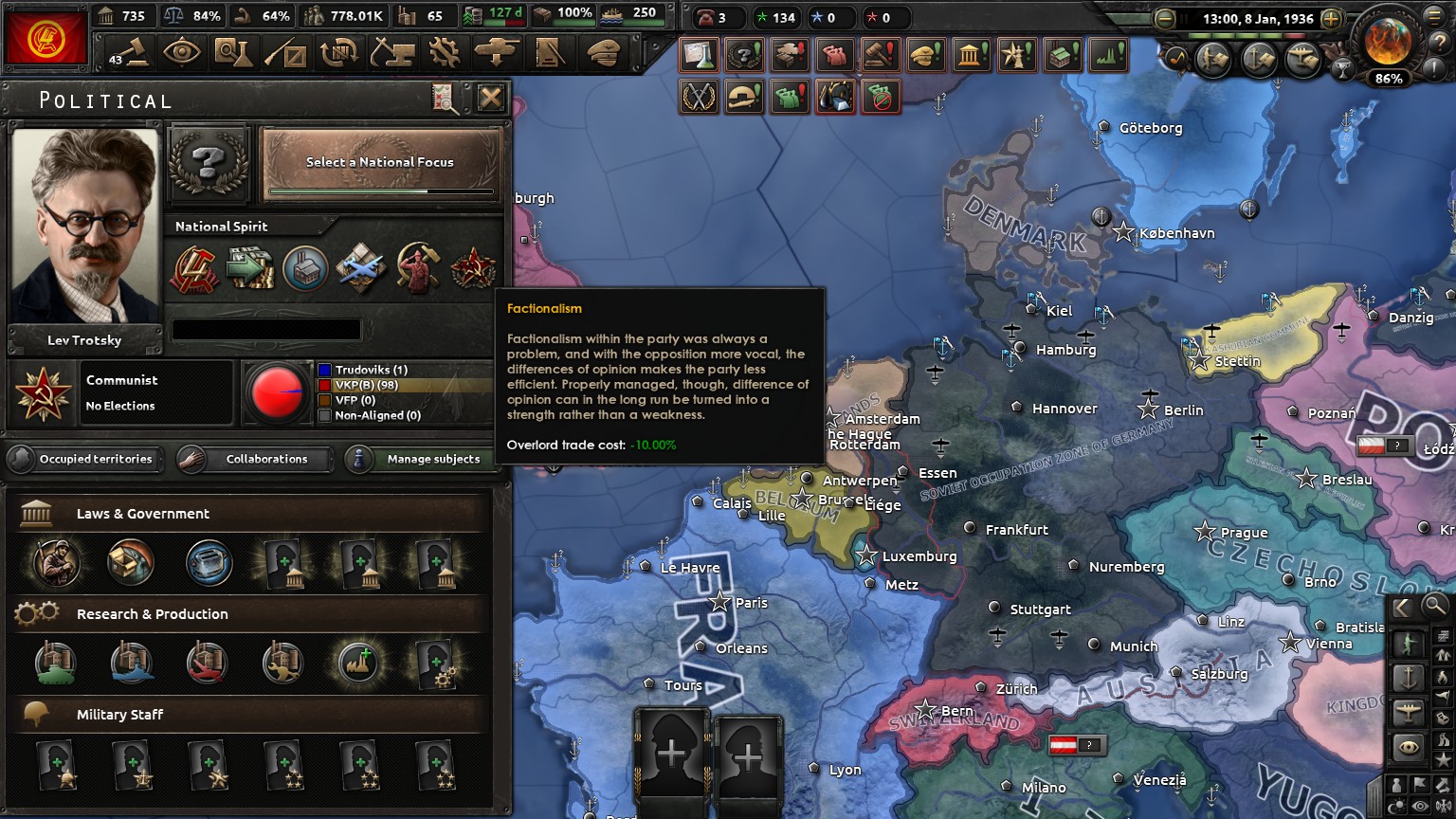Expand the details beside the Austrian flag
The height and width of the screenshot is (819, 1456).
tap(1088, 745)
